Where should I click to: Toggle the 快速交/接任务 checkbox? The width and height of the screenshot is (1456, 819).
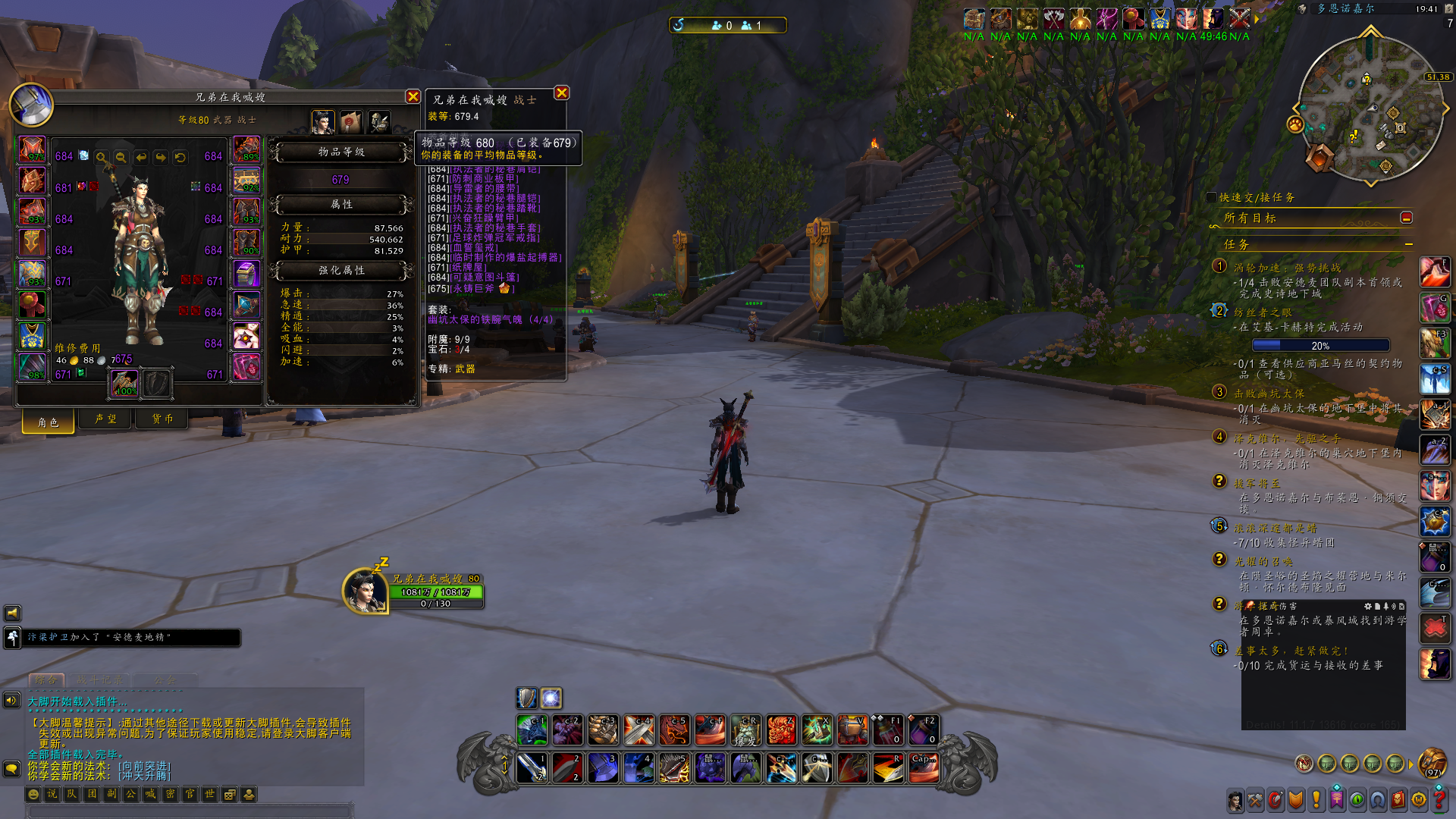[1211, 197]
